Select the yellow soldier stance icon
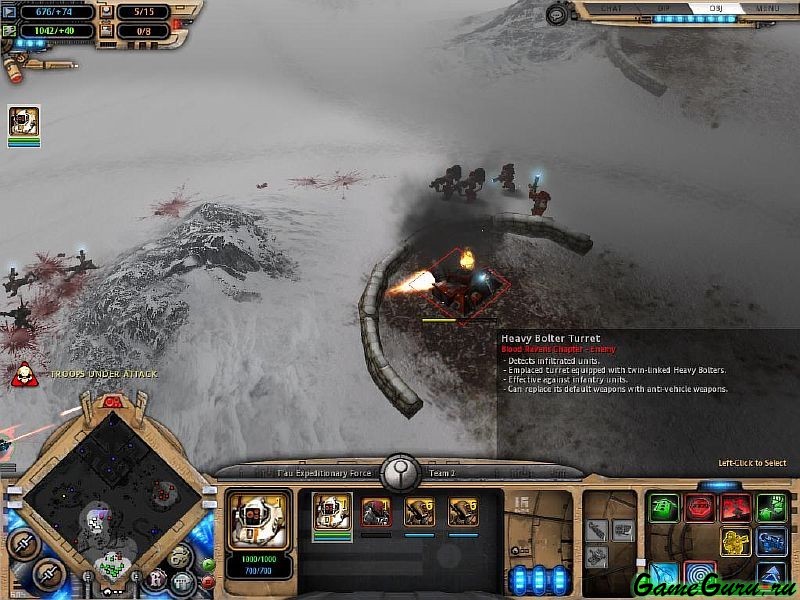This screenshot has height=600, width=800. coord(736,542)
